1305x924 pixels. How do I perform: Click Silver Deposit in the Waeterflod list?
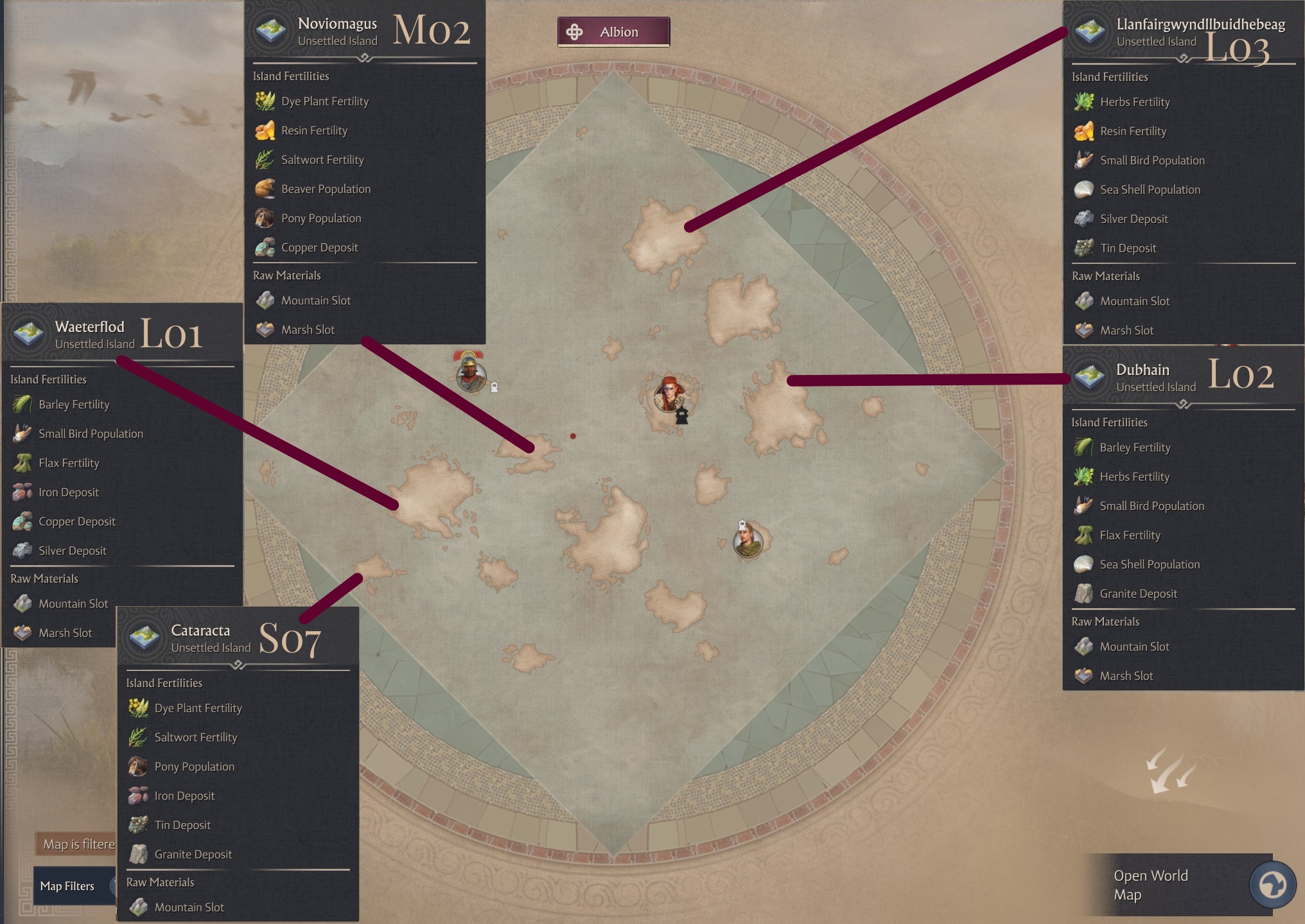73,551
